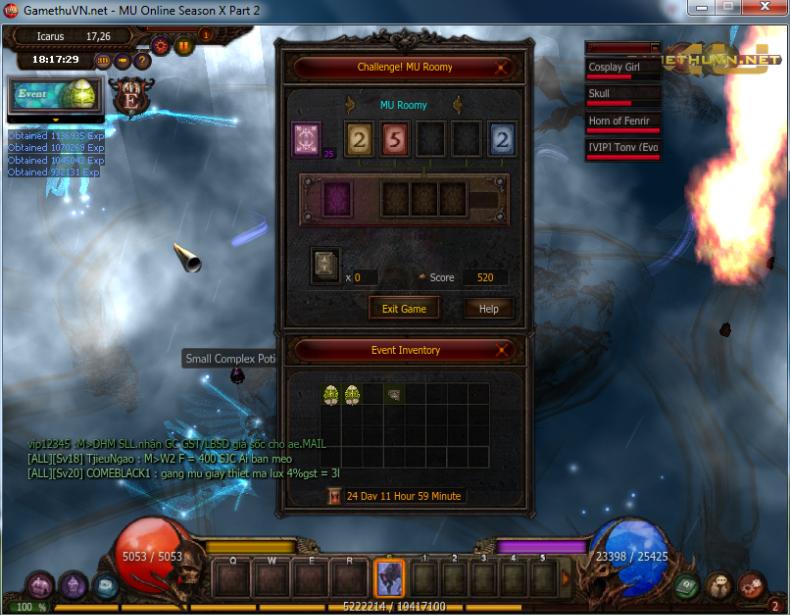This screenshot has height=615, width=790.
Task: Click the Exit Game button
Action: (404, 308)
